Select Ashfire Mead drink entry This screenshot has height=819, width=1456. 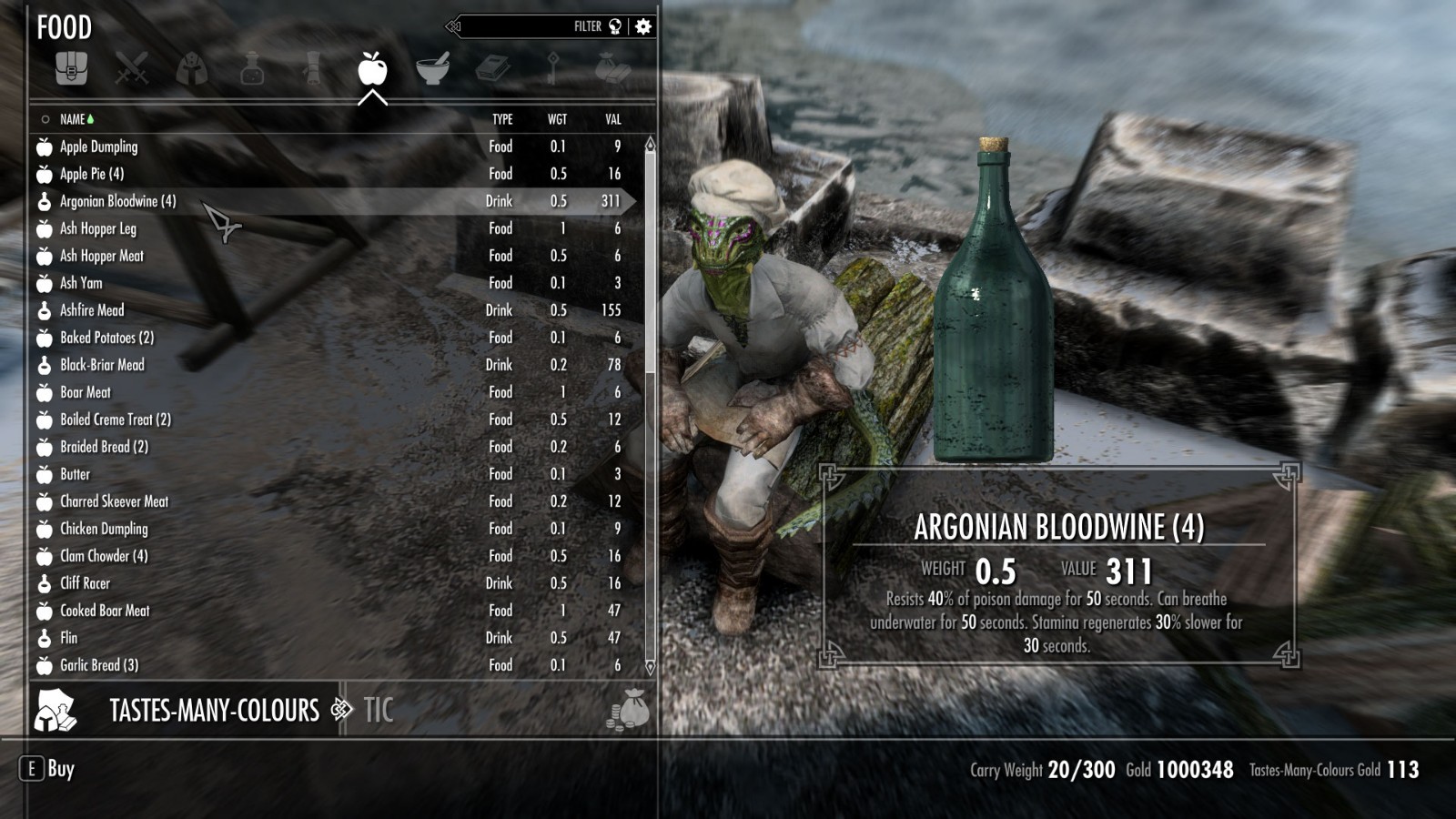[x=92, y=310]
